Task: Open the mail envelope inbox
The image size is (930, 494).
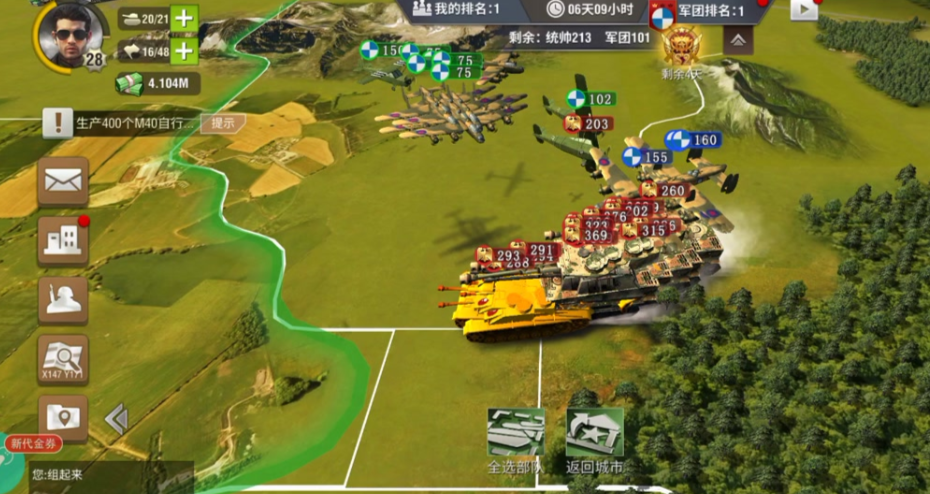Action: 63,181
